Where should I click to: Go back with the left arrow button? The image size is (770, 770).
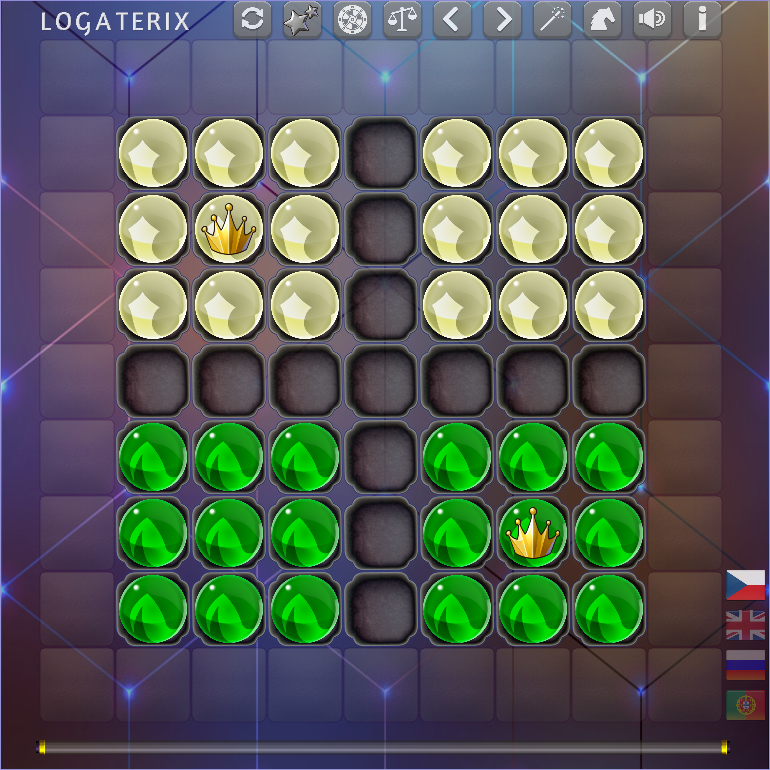coord(453,20)
